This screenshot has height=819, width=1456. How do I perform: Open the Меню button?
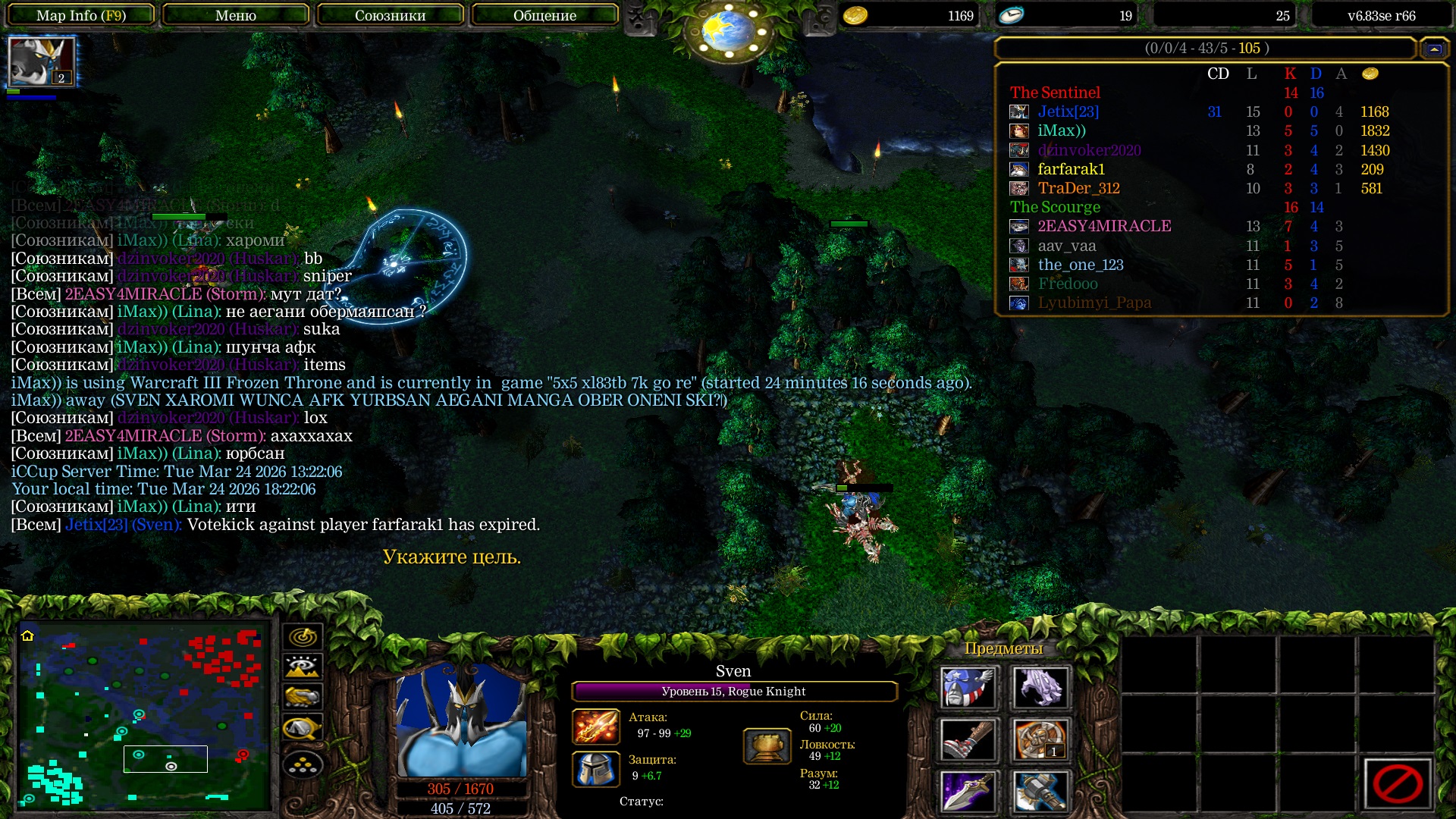coord(236,15)
